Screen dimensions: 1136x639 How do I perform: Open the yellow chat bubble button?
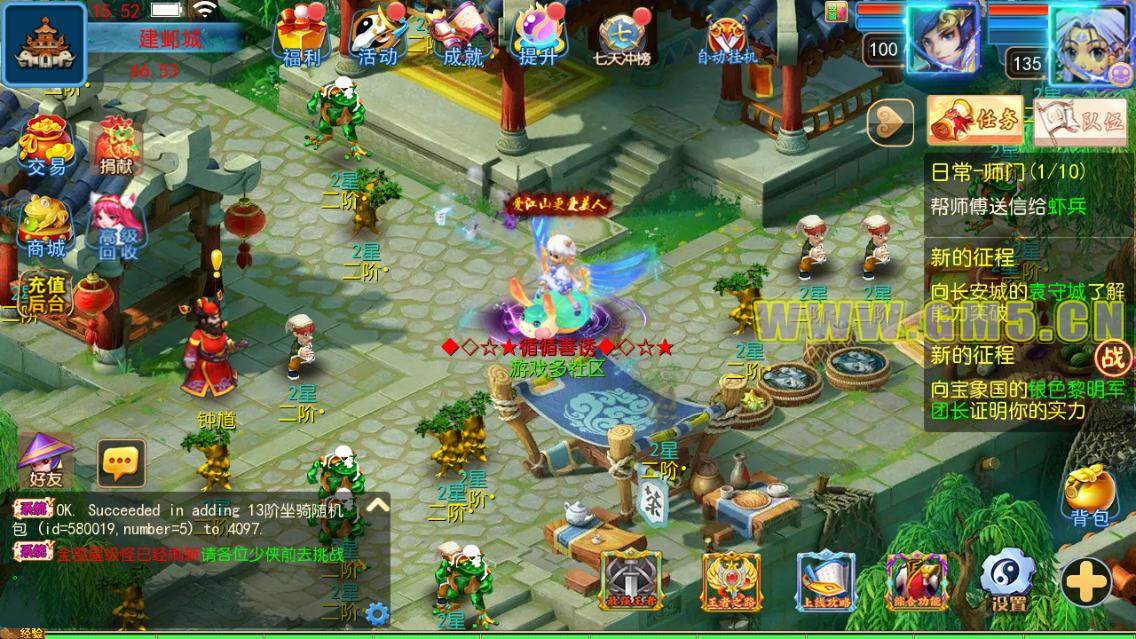pyautogui.click(x=122, y=462)
